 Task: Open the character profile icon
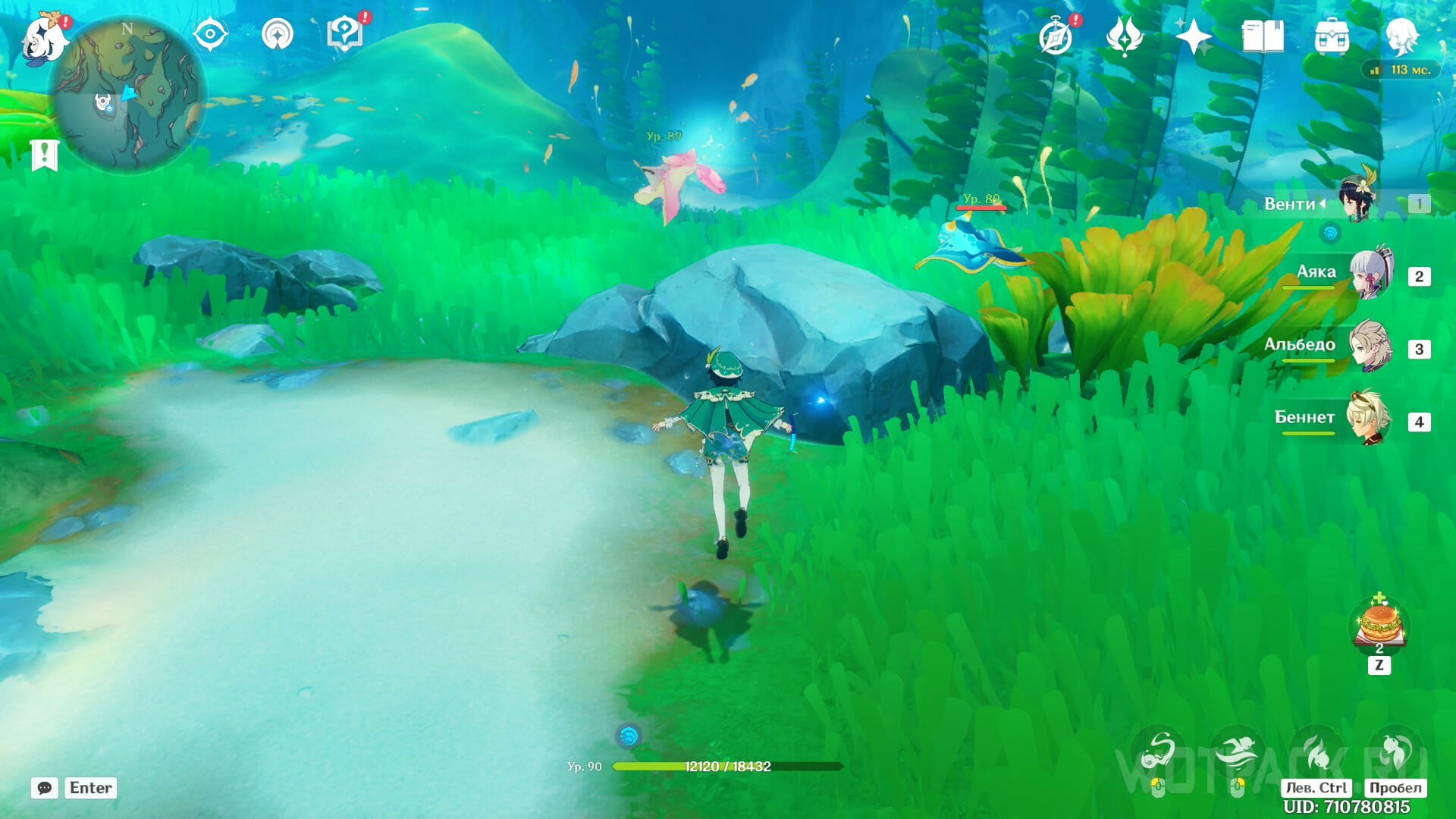[x=1401, y=36]
